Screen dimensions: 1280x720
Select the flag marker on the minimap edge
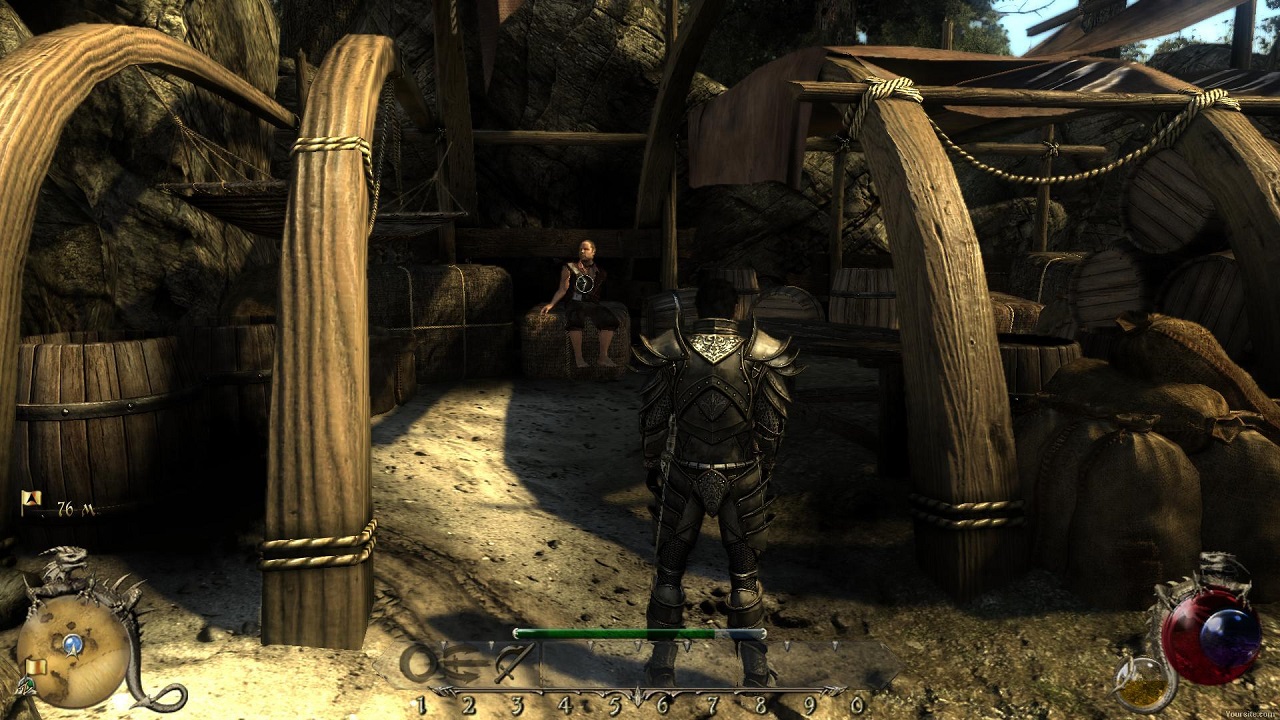click(x=37, y=666)
